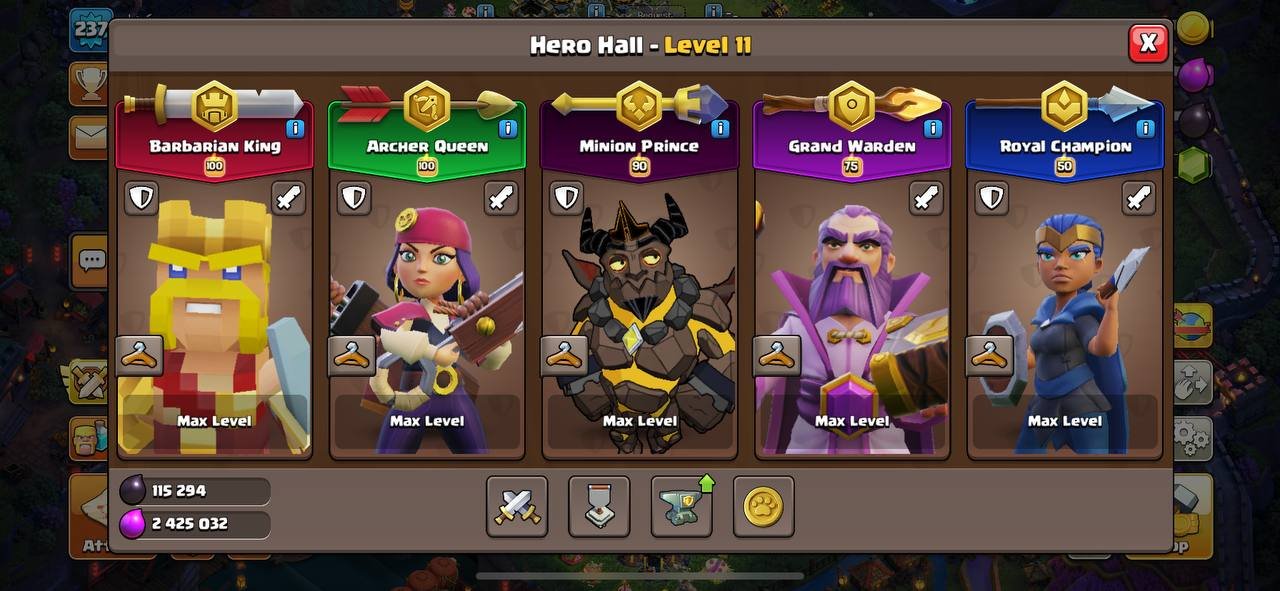Open Archer Queen skin hanger button
Screen dimensions: 1280x591
(x=352, y=355)
